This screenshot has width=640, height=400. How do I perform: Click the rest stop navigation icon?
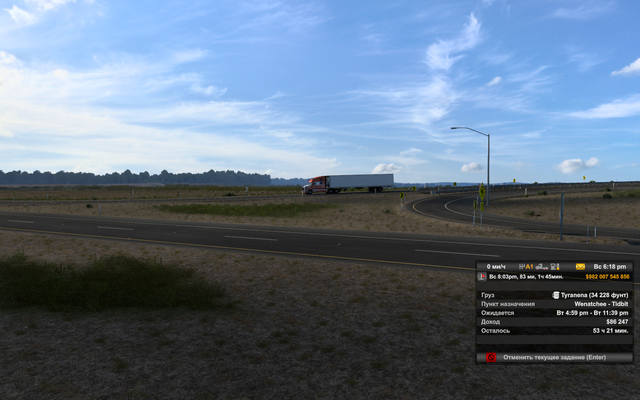pos(483,276)
